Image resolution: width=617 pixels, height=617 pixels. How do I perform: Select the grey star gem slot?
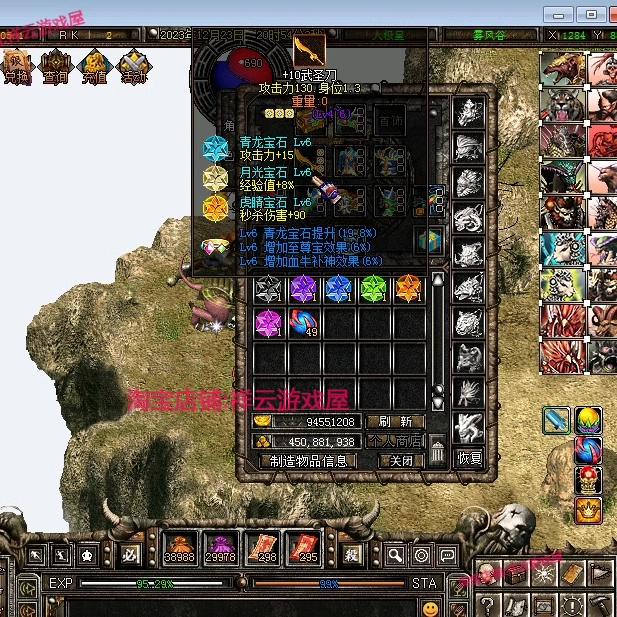pos(269,290)
